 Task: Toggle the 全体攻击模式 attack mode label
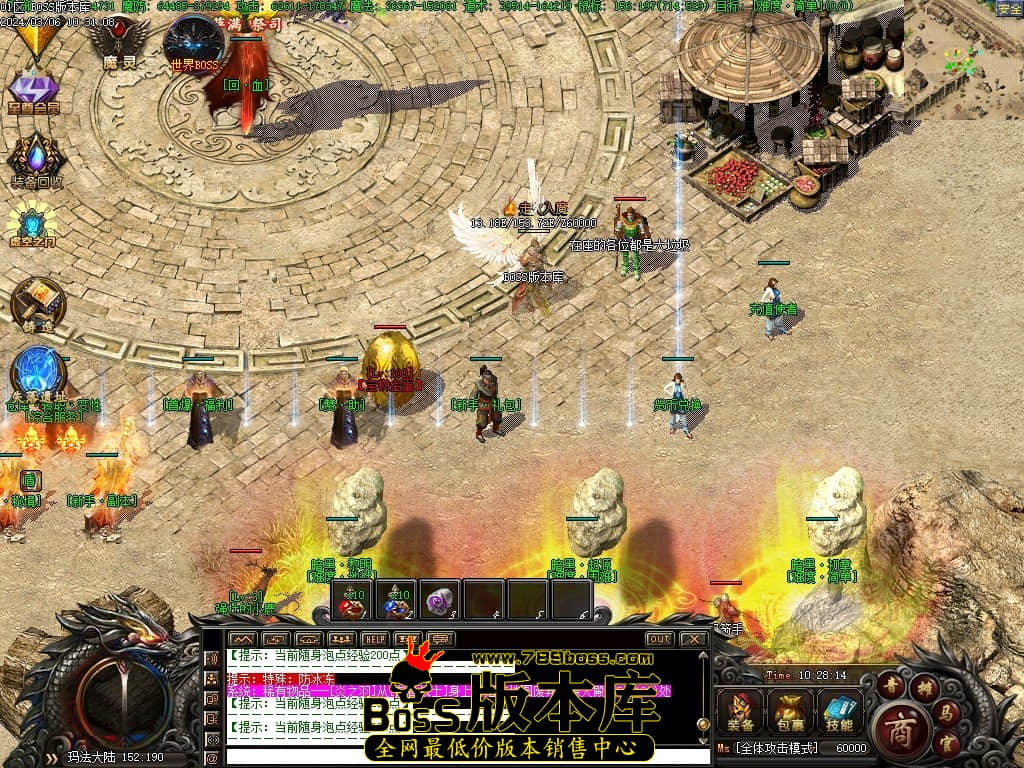coord(776,748)
